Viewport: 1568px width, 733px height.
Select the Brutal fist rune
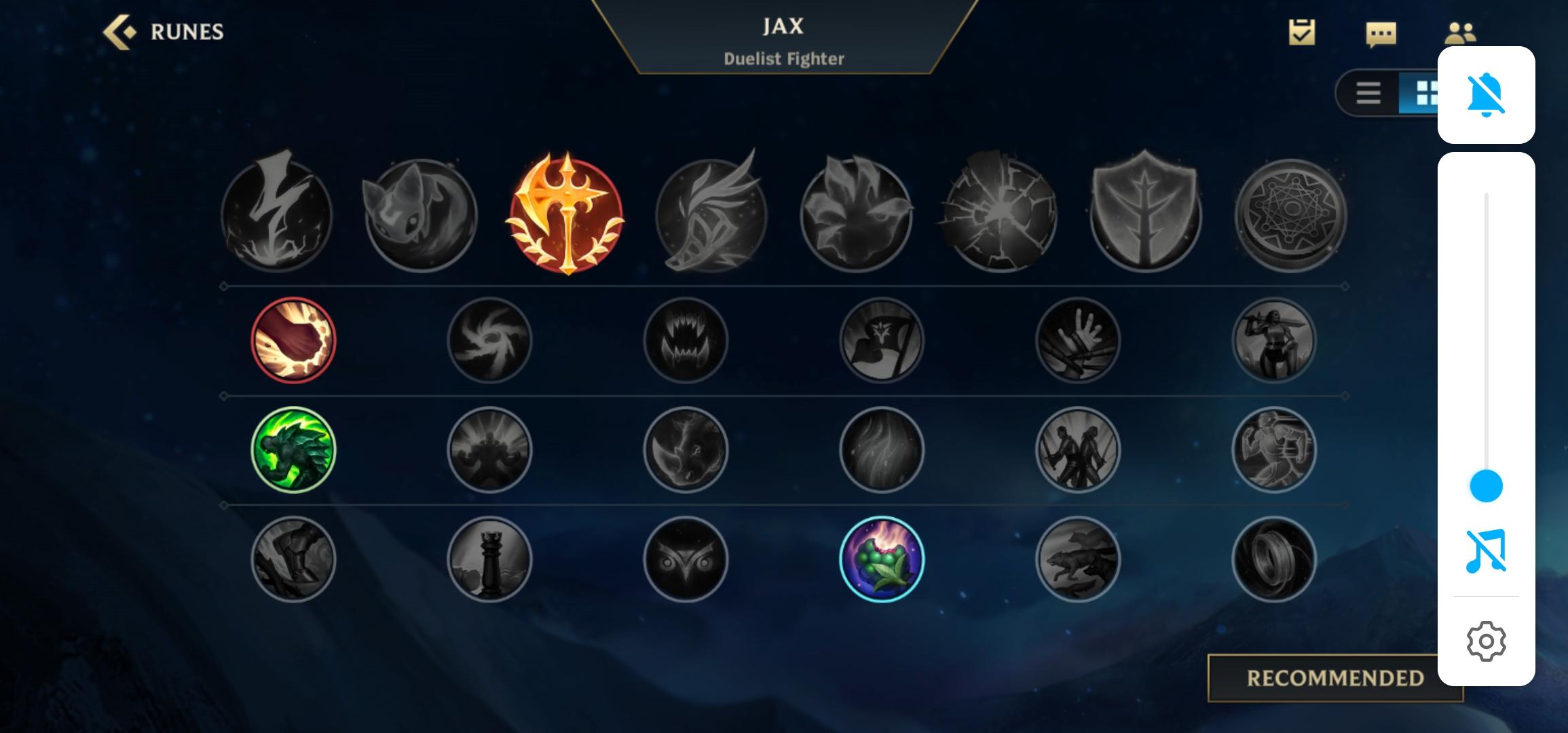293,339
